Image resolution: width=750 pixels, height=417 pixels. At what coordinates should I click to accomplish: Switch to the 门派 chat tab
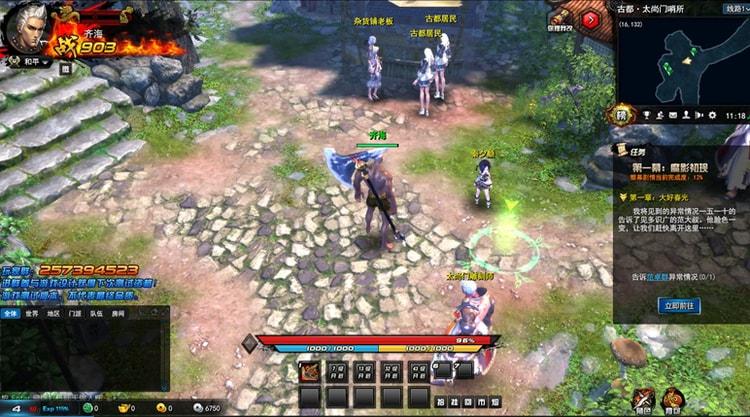76,313
